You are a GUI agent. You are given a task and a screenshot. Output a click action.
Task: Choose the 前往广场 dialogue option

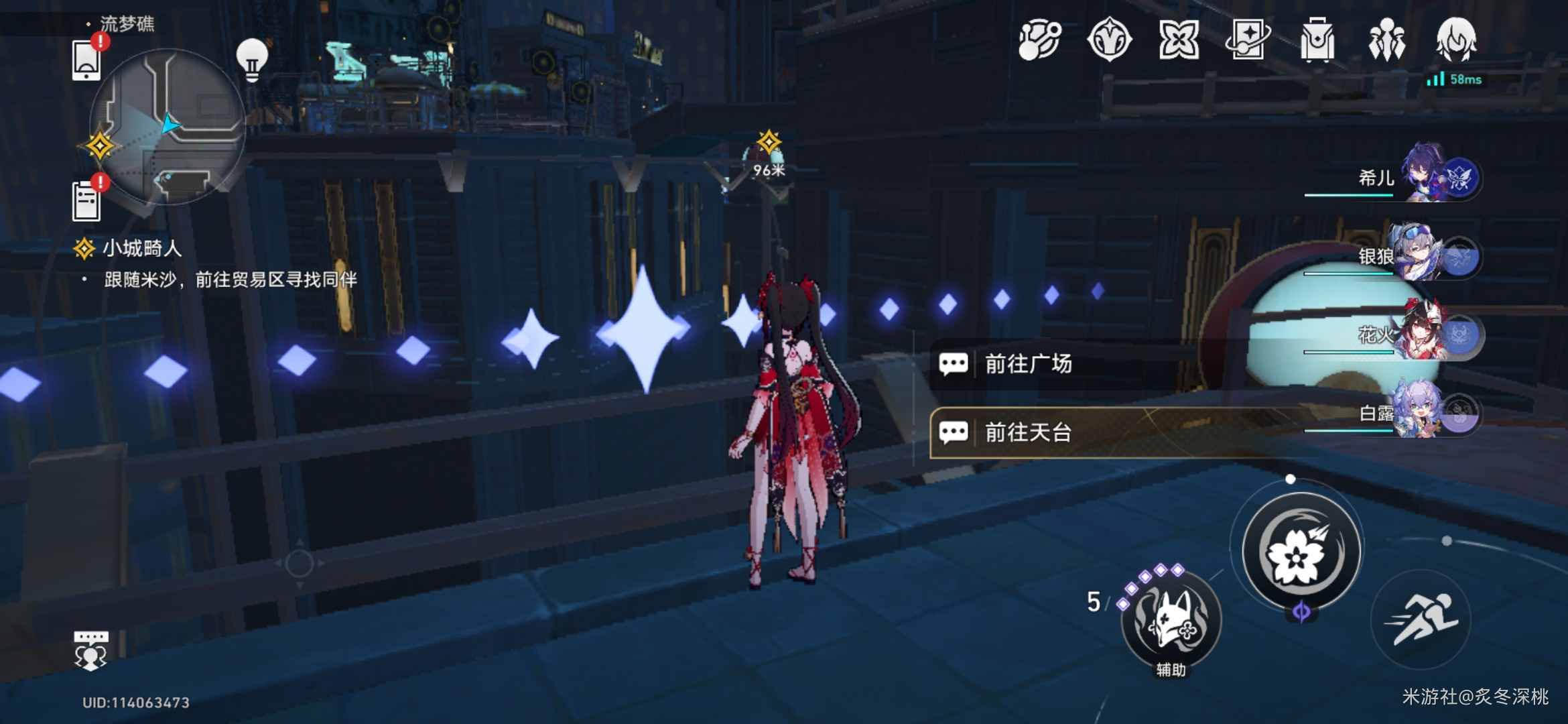[1028, 364]
